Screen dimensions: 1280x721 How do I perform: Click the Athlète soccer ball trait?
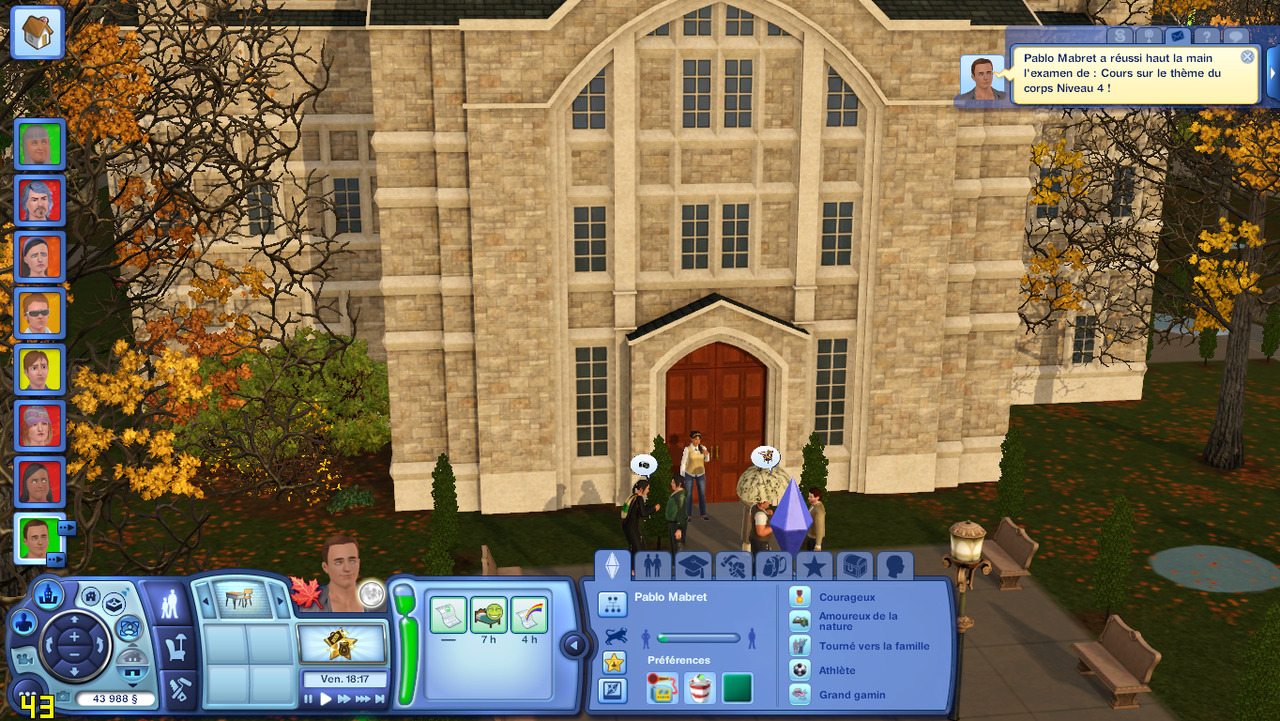[800, 670]
